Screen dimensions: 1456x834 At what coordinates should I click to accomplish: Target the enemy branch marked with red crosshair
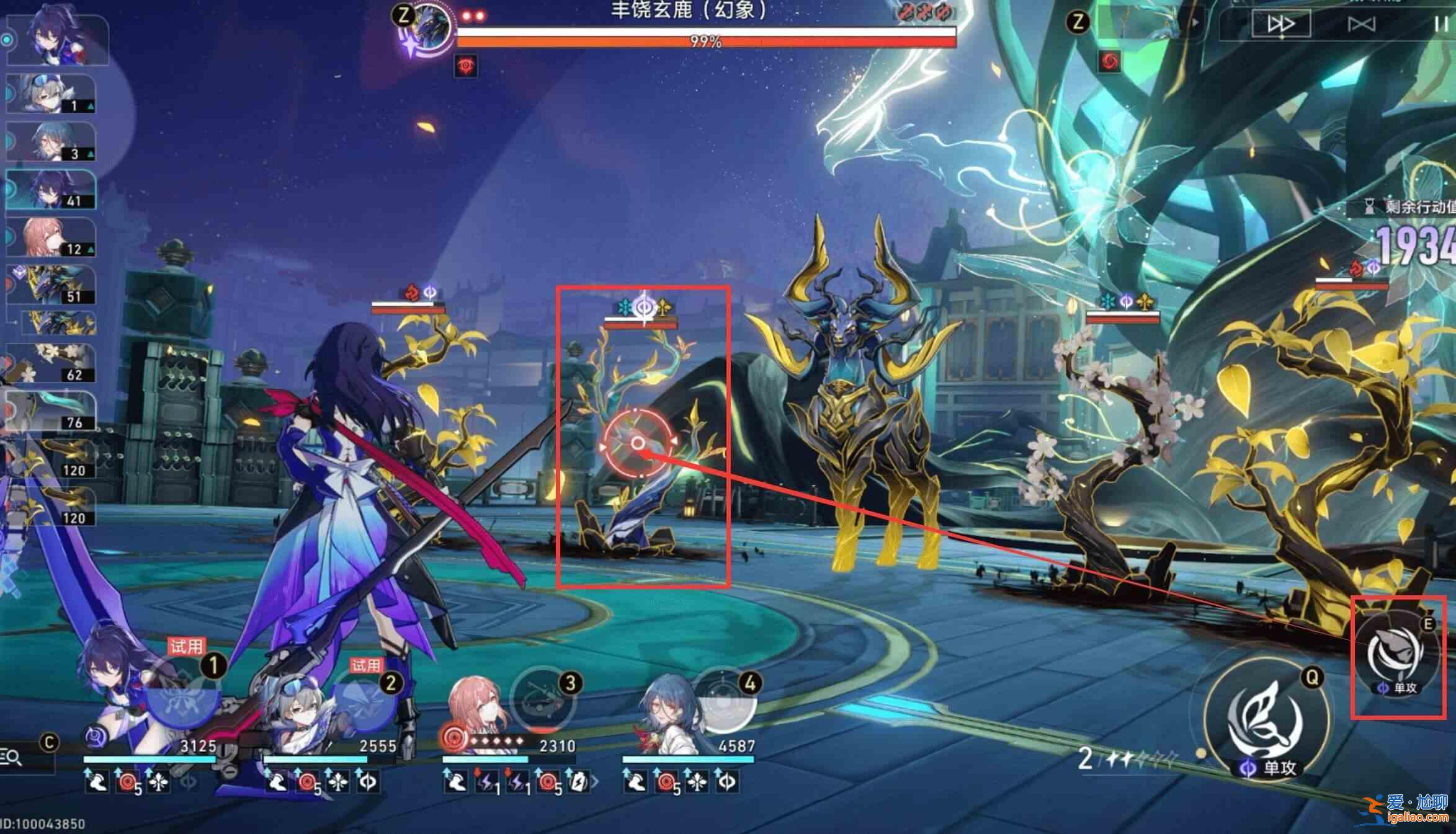pos(638,443)
